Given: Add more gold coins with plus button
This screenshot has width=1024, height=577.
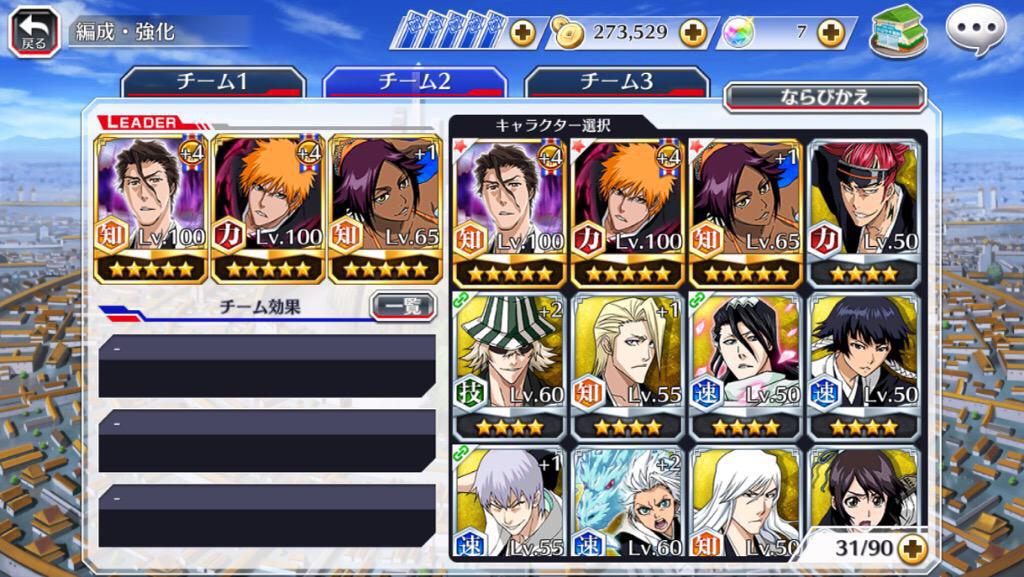Looking at the screenshot, I should pos(693,32).
